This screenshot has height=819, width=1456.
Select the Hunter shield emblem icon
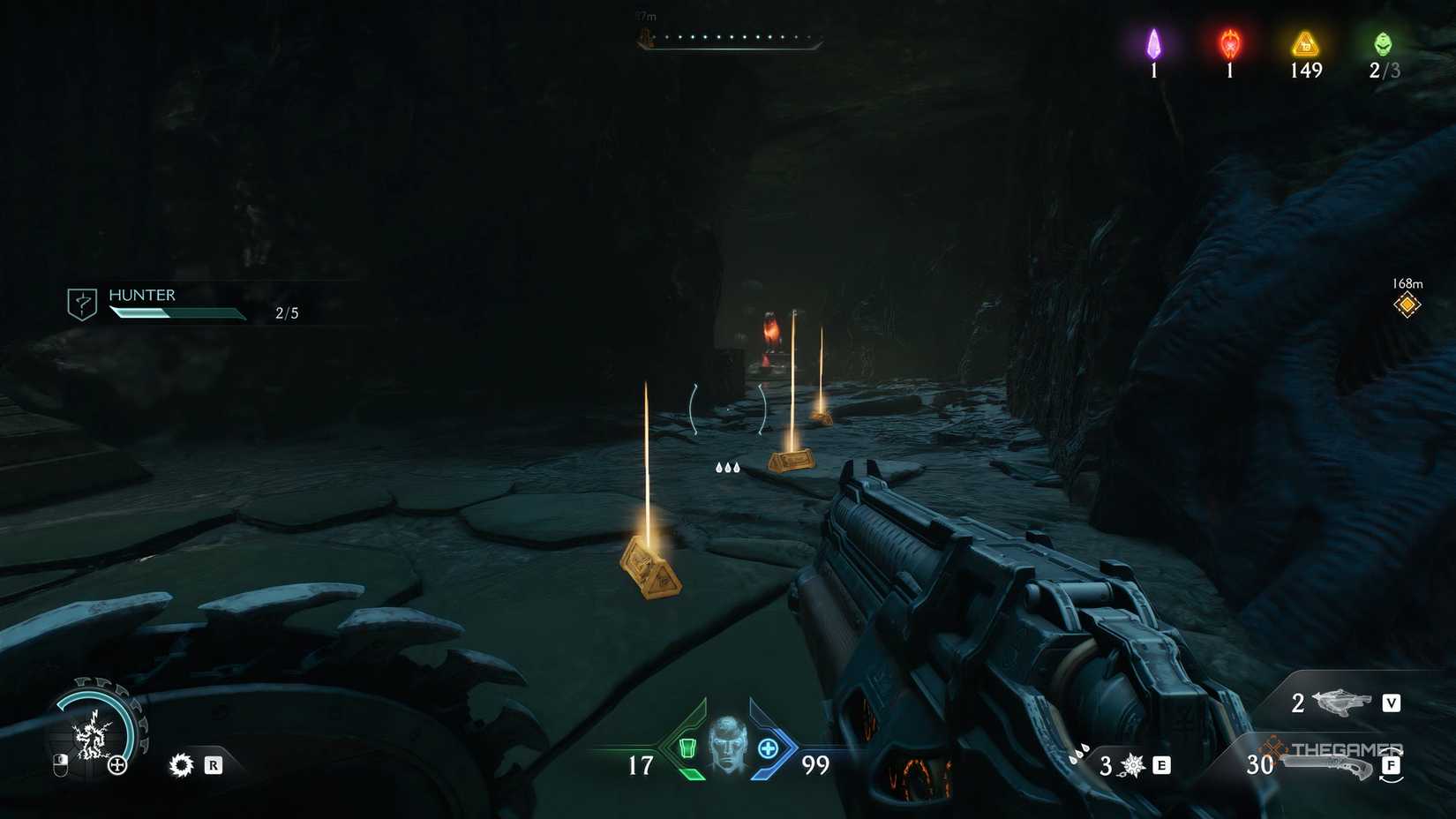tap(81, 302)
